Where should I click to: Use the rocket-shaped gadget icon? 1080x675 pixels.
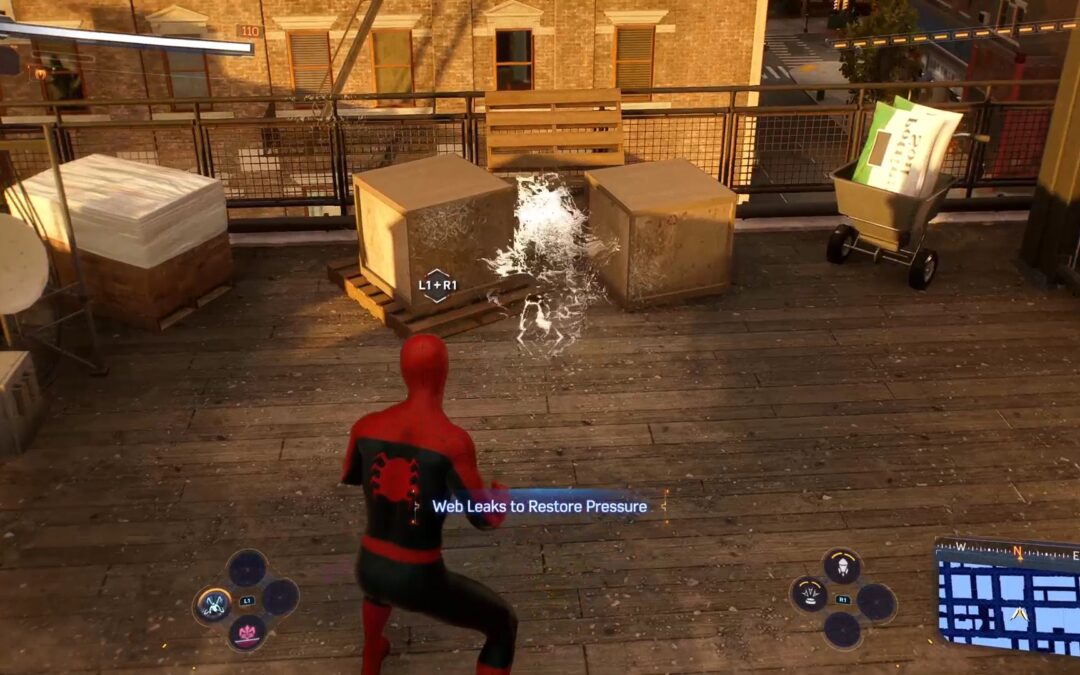point(842,566)
